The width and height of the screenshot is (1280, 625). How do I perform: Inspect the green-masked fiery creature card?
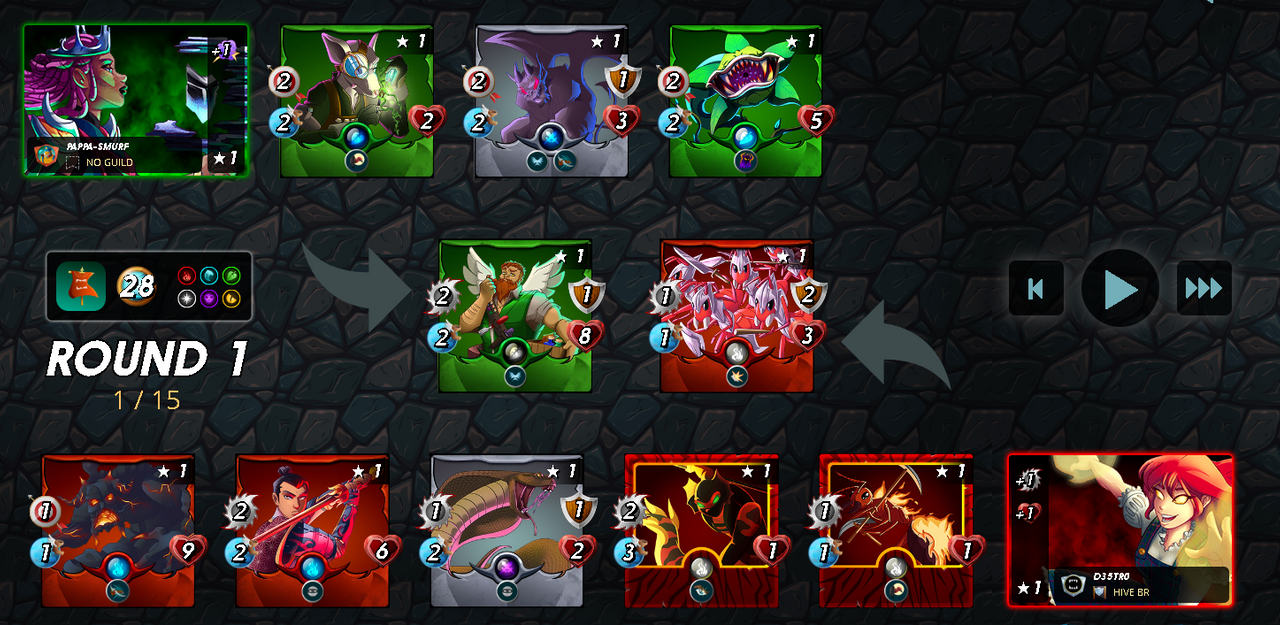tap(701, 530)
